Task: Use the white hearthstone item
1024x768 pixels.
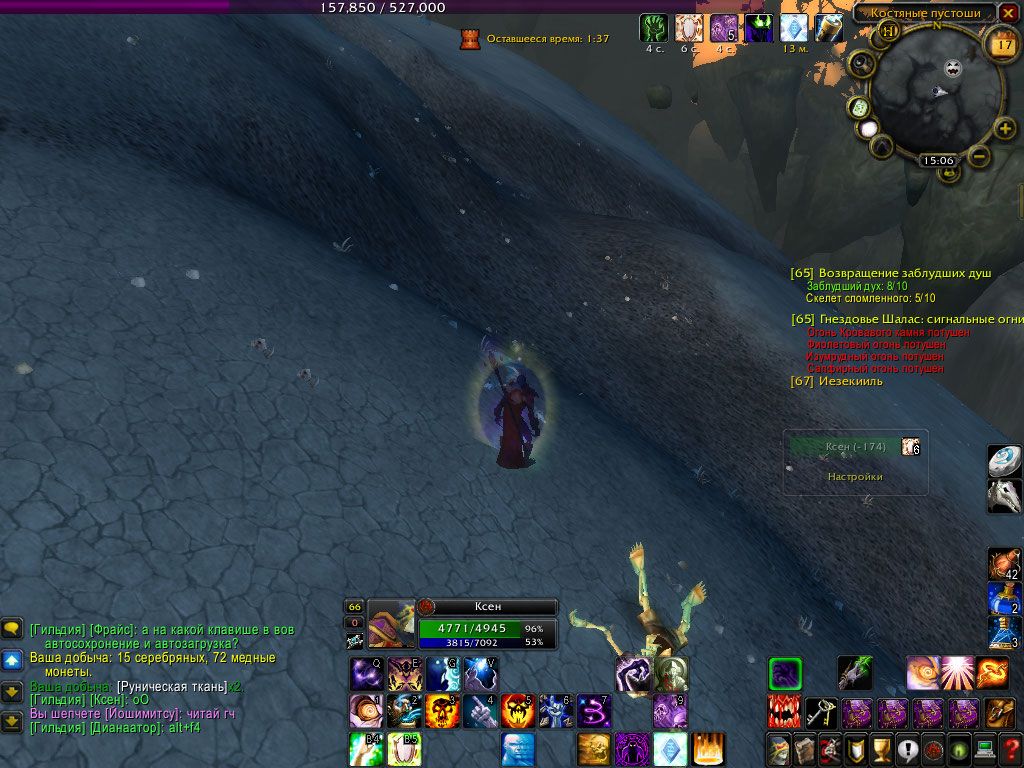Action: (x=1003, y=461)
